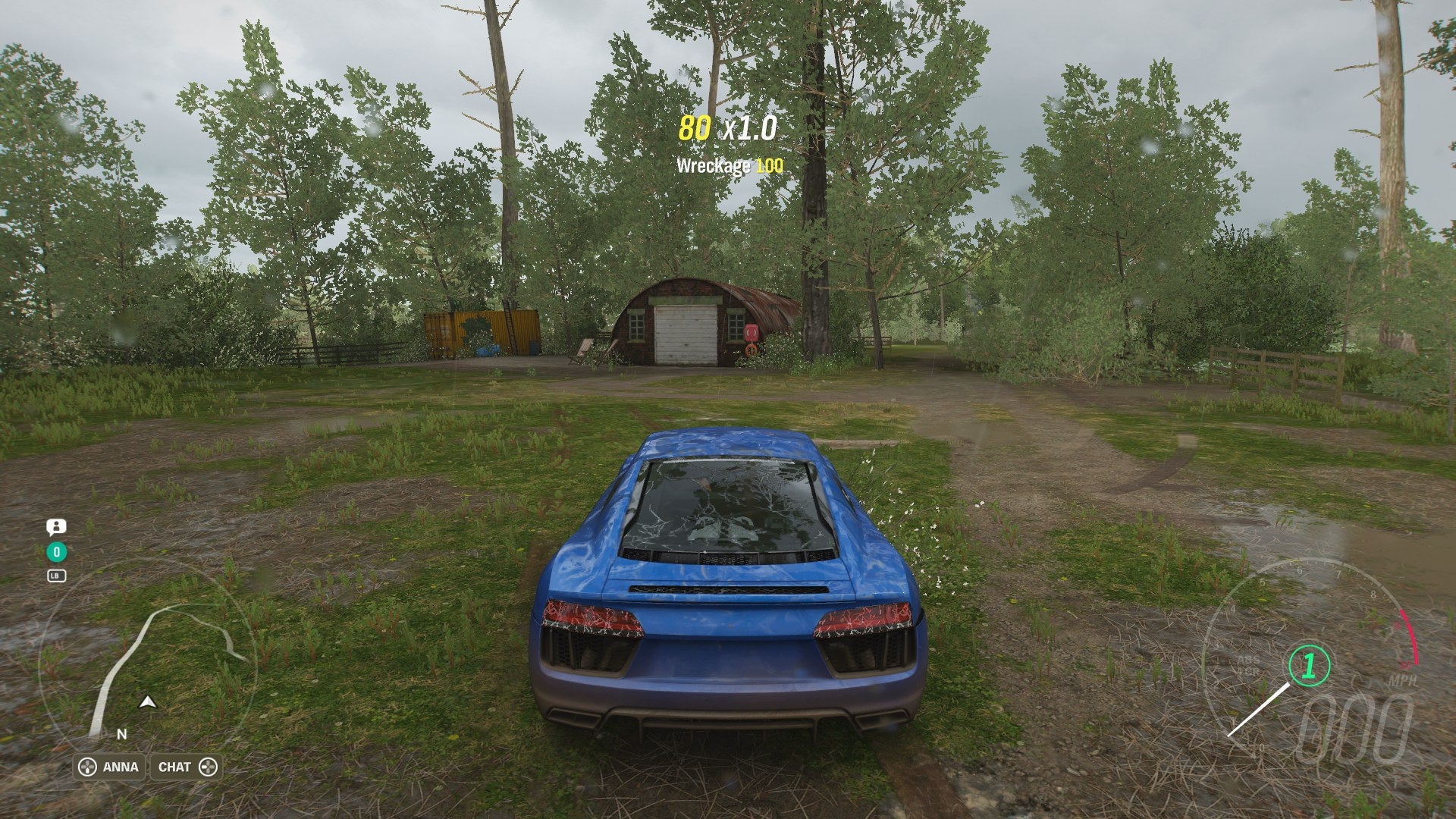Click the chat speech bubble icon

pos(56,527)
